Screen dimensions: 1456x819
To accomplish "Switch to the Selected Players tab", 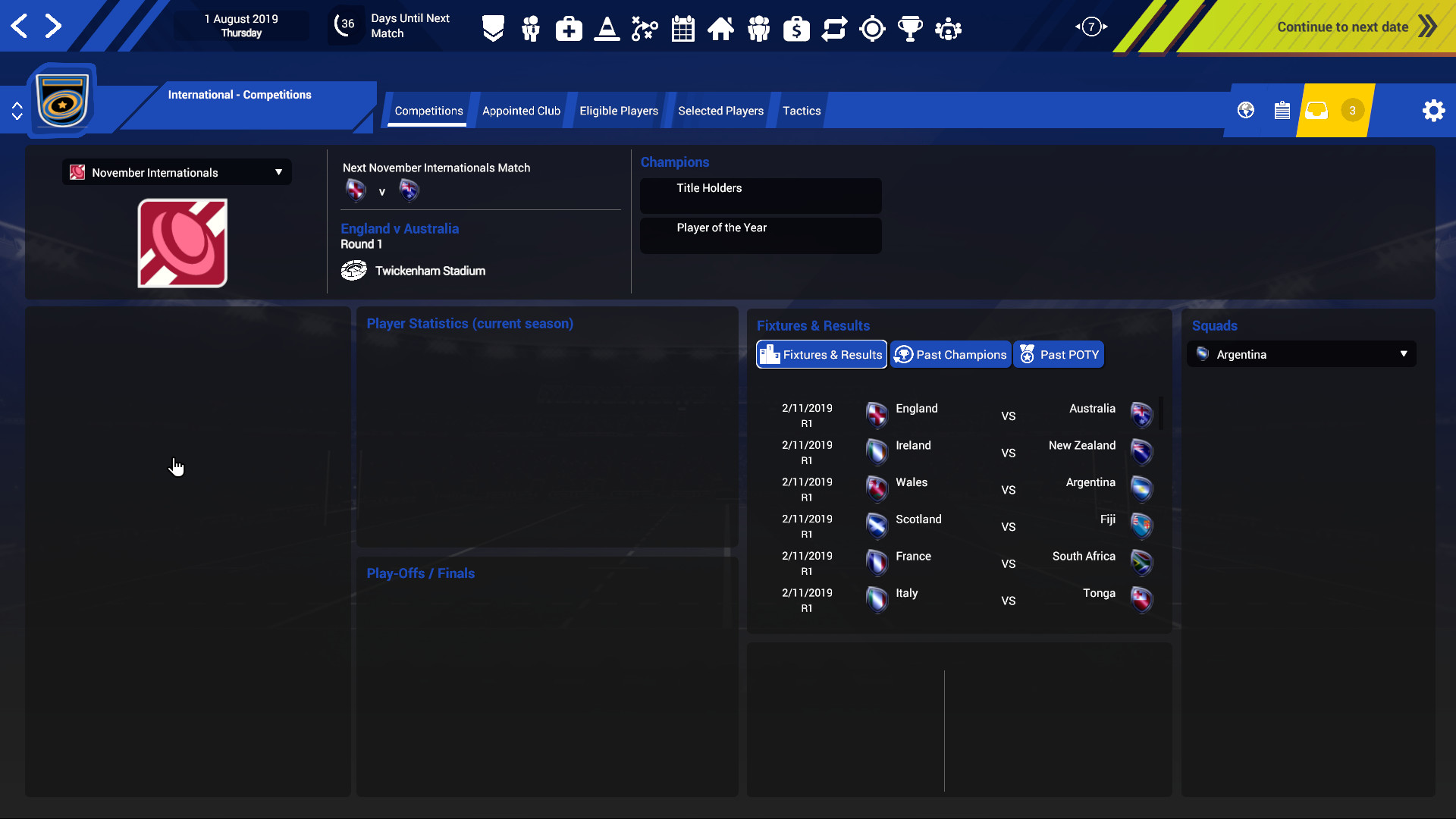I will tap(720, 111).
